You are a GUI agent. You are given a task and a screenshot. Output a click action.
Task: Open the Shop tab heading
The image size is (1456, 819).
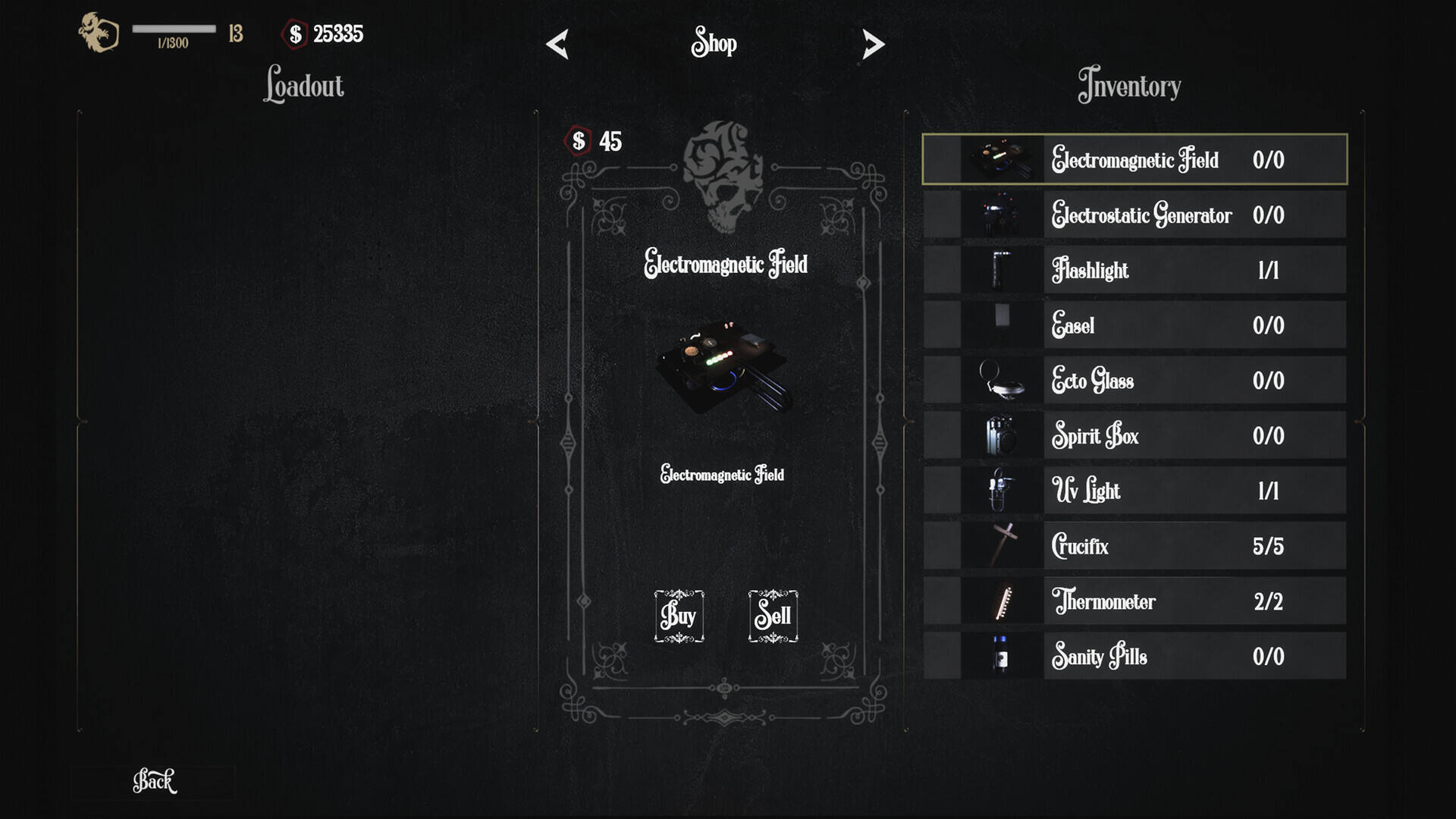(714, 42)
